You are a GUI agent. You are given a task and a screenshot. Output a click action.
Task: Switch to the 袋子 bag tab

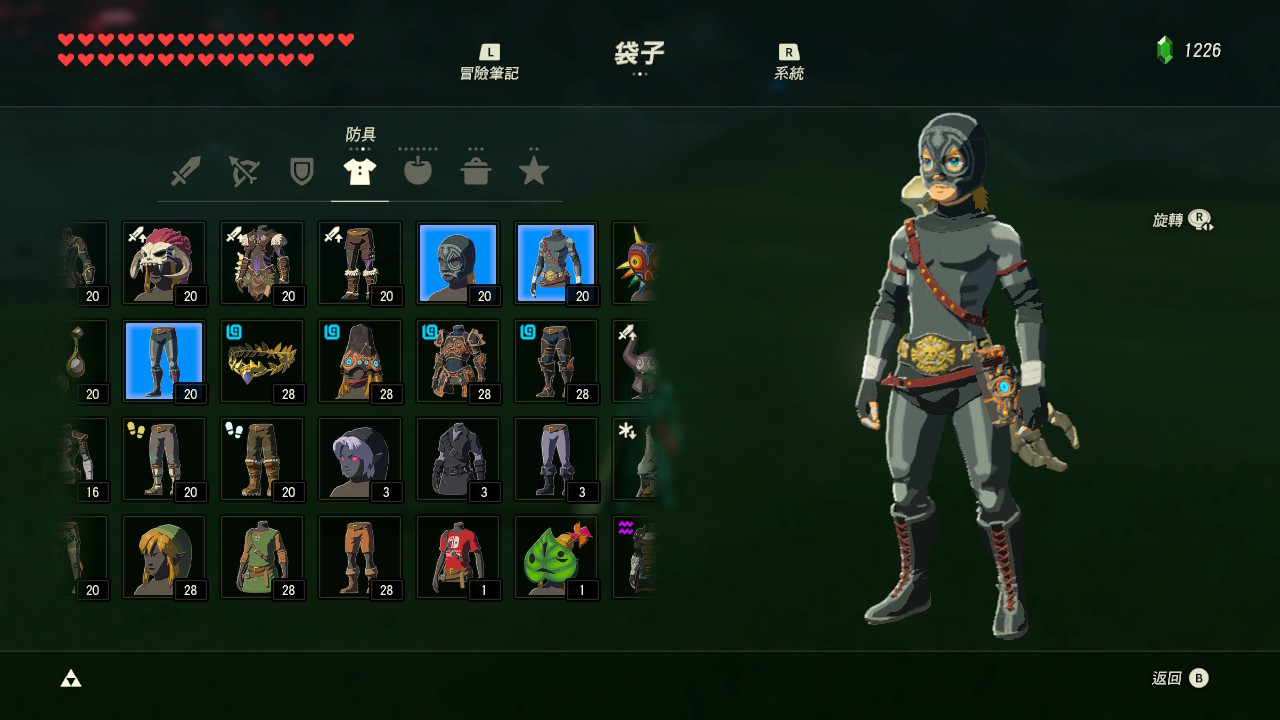point(638,57)
